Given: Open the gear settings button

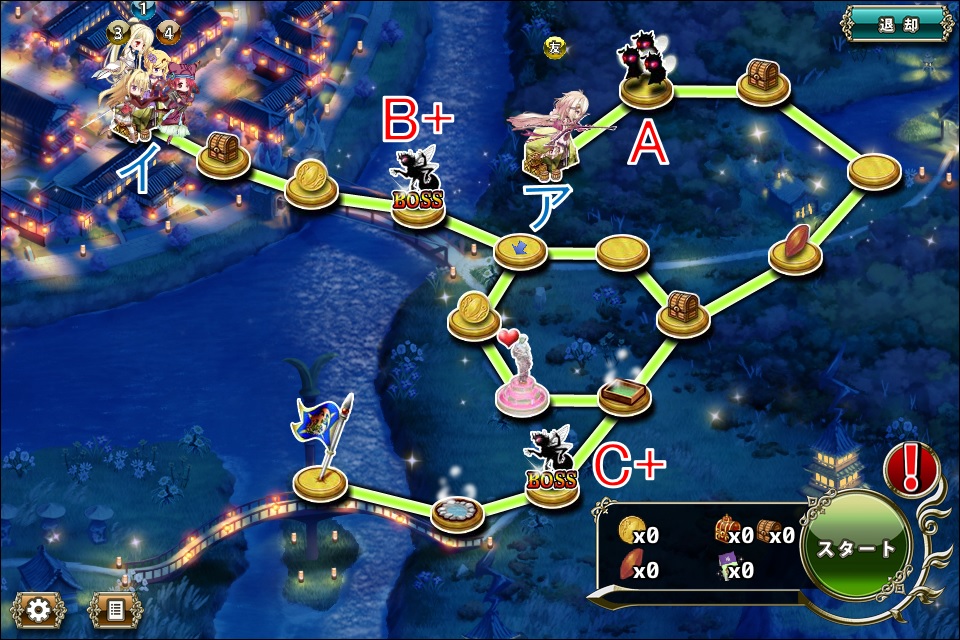Looking at the screenshot, I should [x=39, y=608].
